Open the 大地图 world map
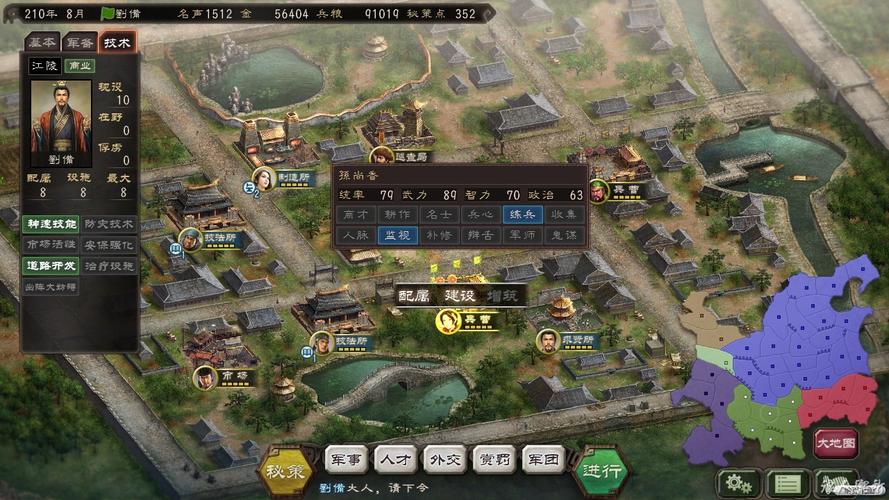Viewport: 889px width, 500px height. 836,442
